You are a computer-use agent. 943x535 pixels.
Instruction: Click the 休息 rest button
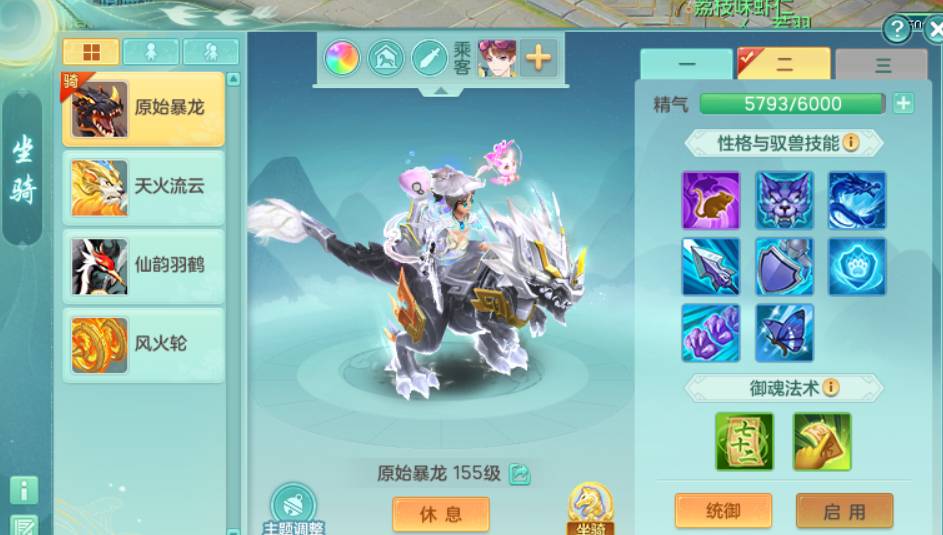click(x=440, y=514)
